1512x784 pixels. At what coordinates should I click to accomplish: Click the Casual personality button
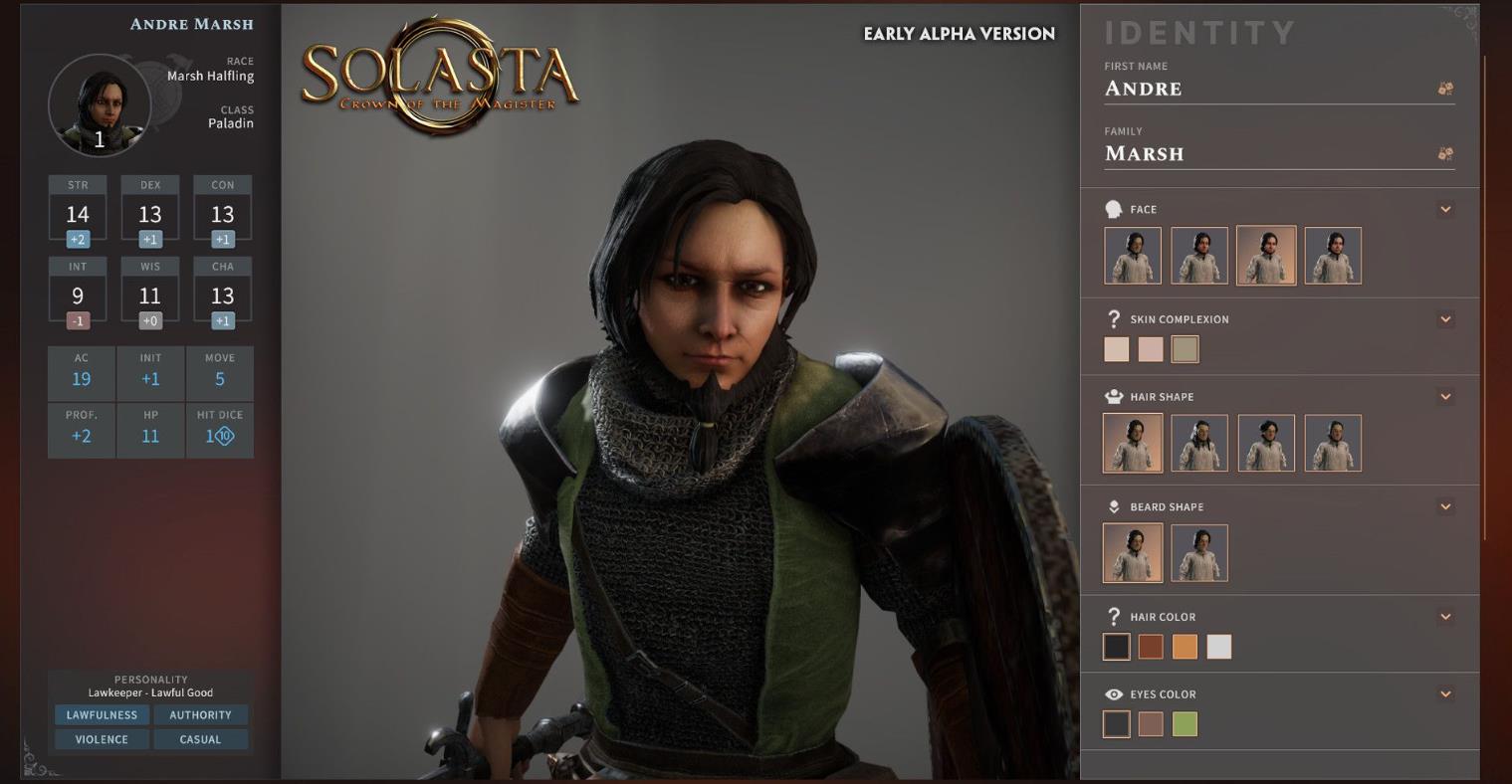(201, 739)
